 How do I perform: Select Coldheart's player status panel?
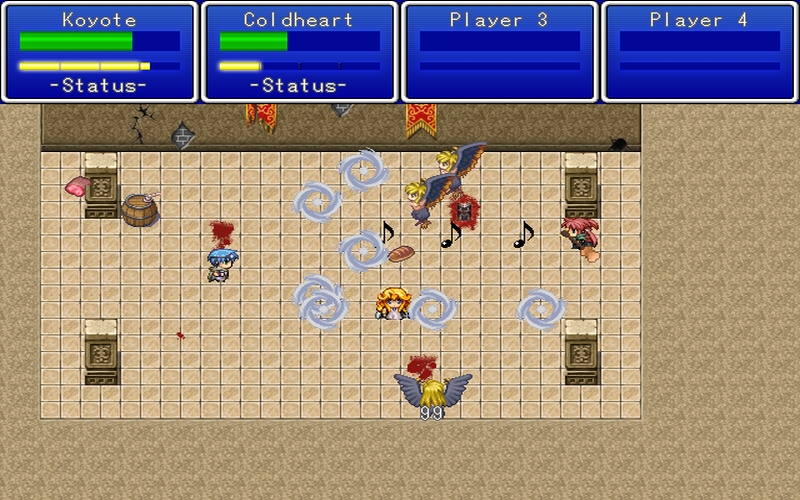[299, 52]
